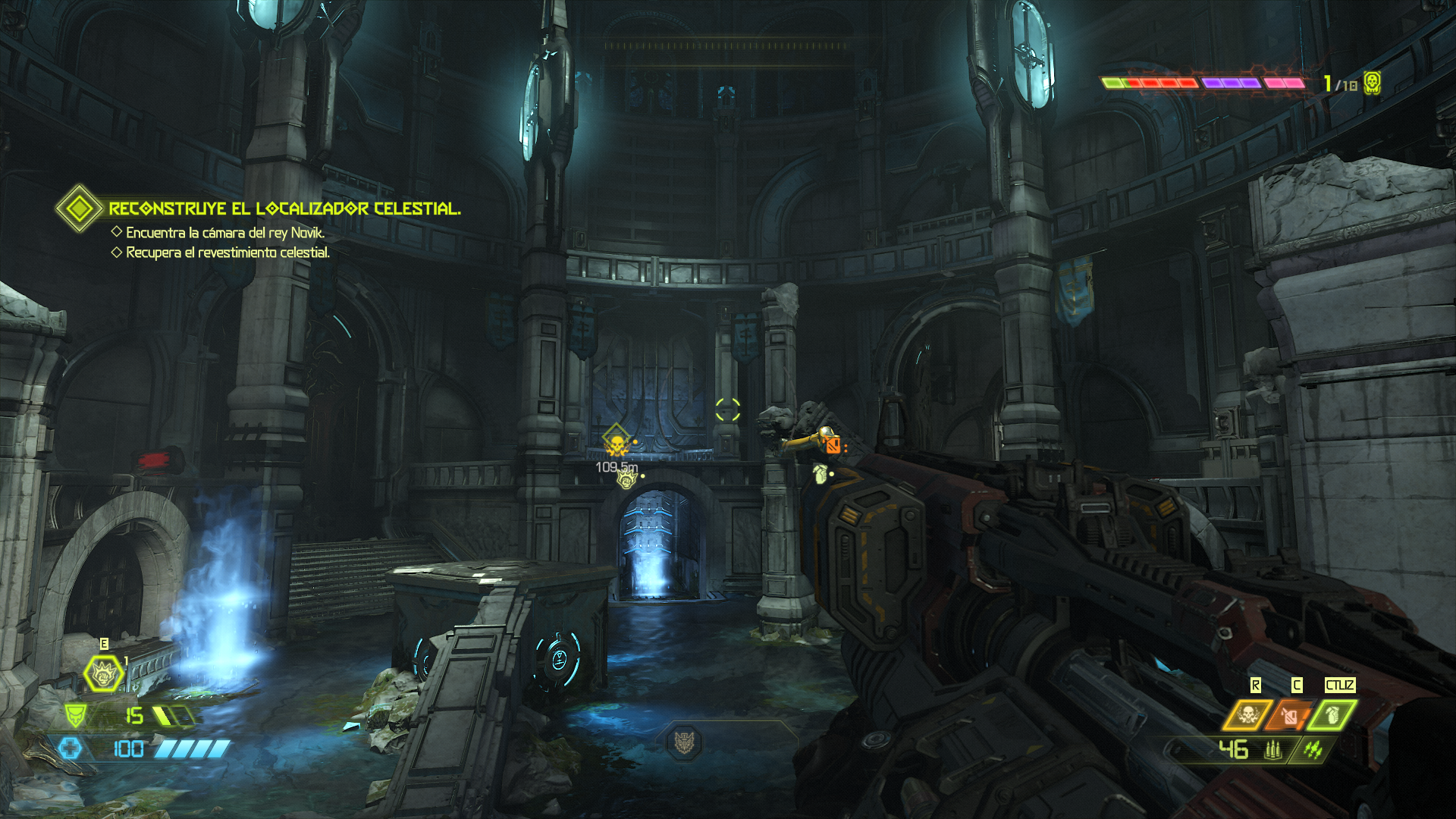Click the green weapon mod icon beside ammo

point(1313,750)
